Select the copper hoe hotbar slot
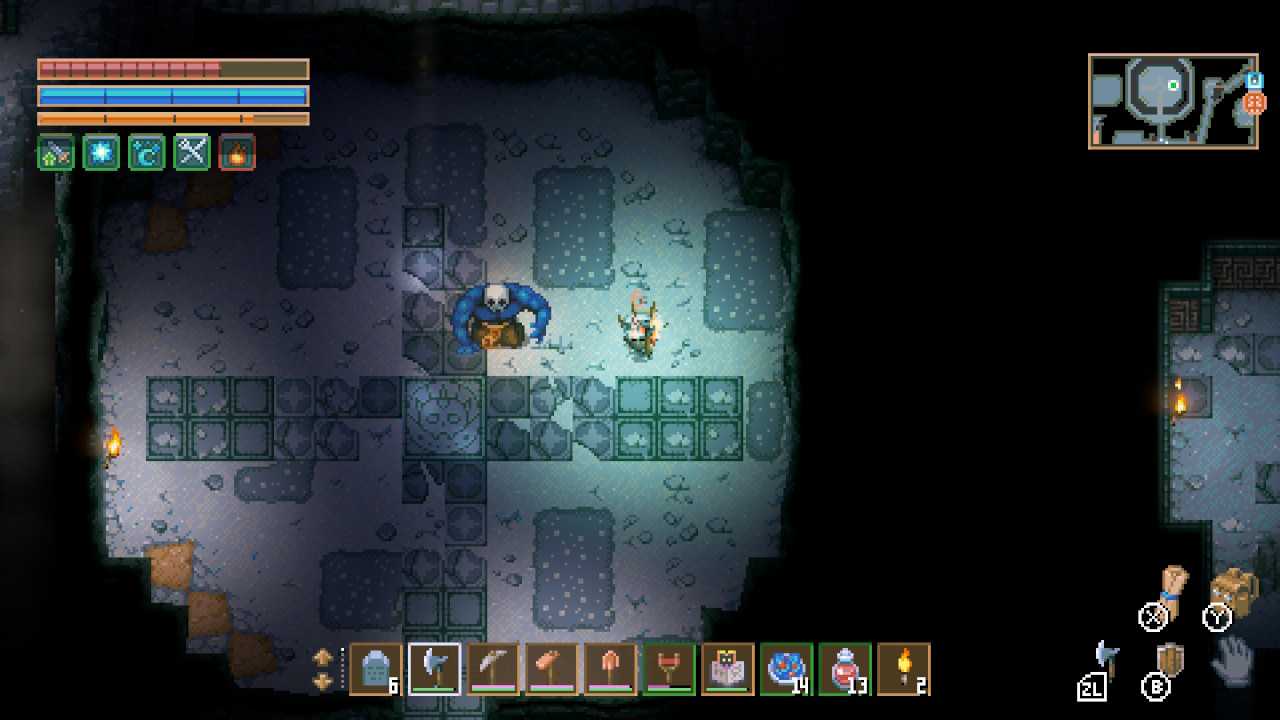Screen dimensions: 1280x720 [x=552, y=669]
